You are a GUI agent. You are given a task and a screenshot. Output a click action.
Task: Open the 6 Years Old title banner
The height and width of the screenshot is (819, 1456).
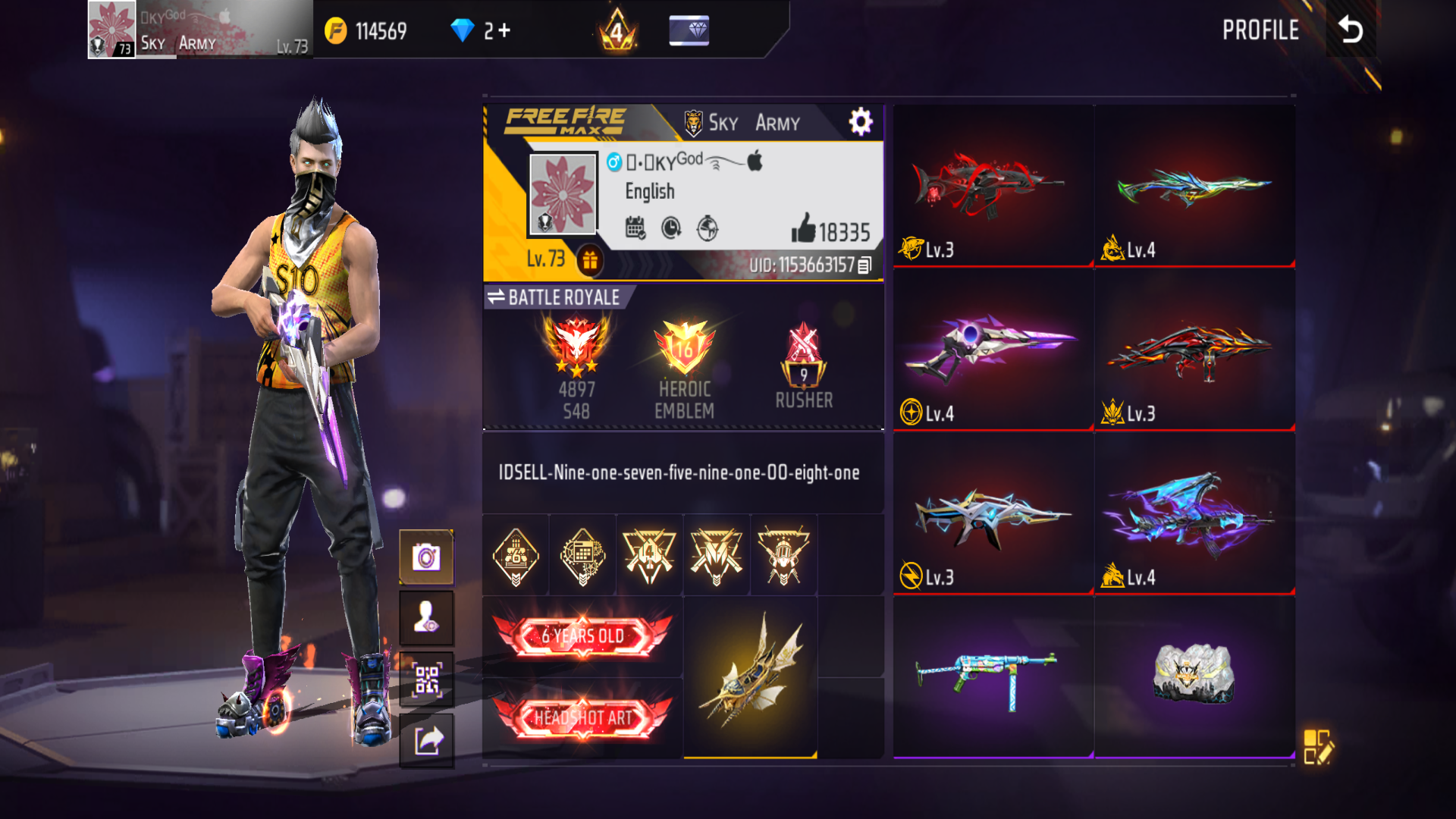[x=582, y=636]
